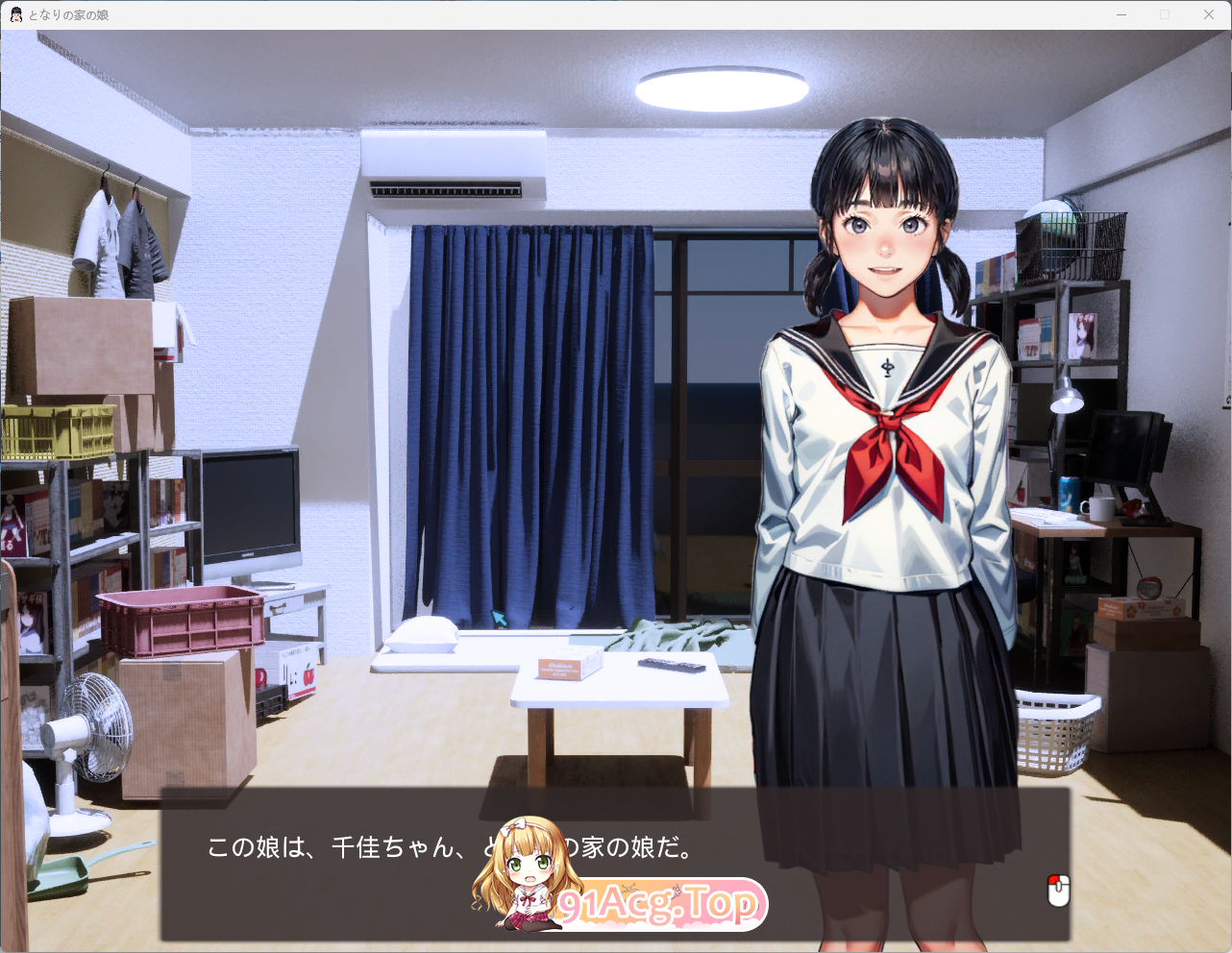Close the game window
Image resolution: width=1232 pixels, height=953 pixels.
1209,14
